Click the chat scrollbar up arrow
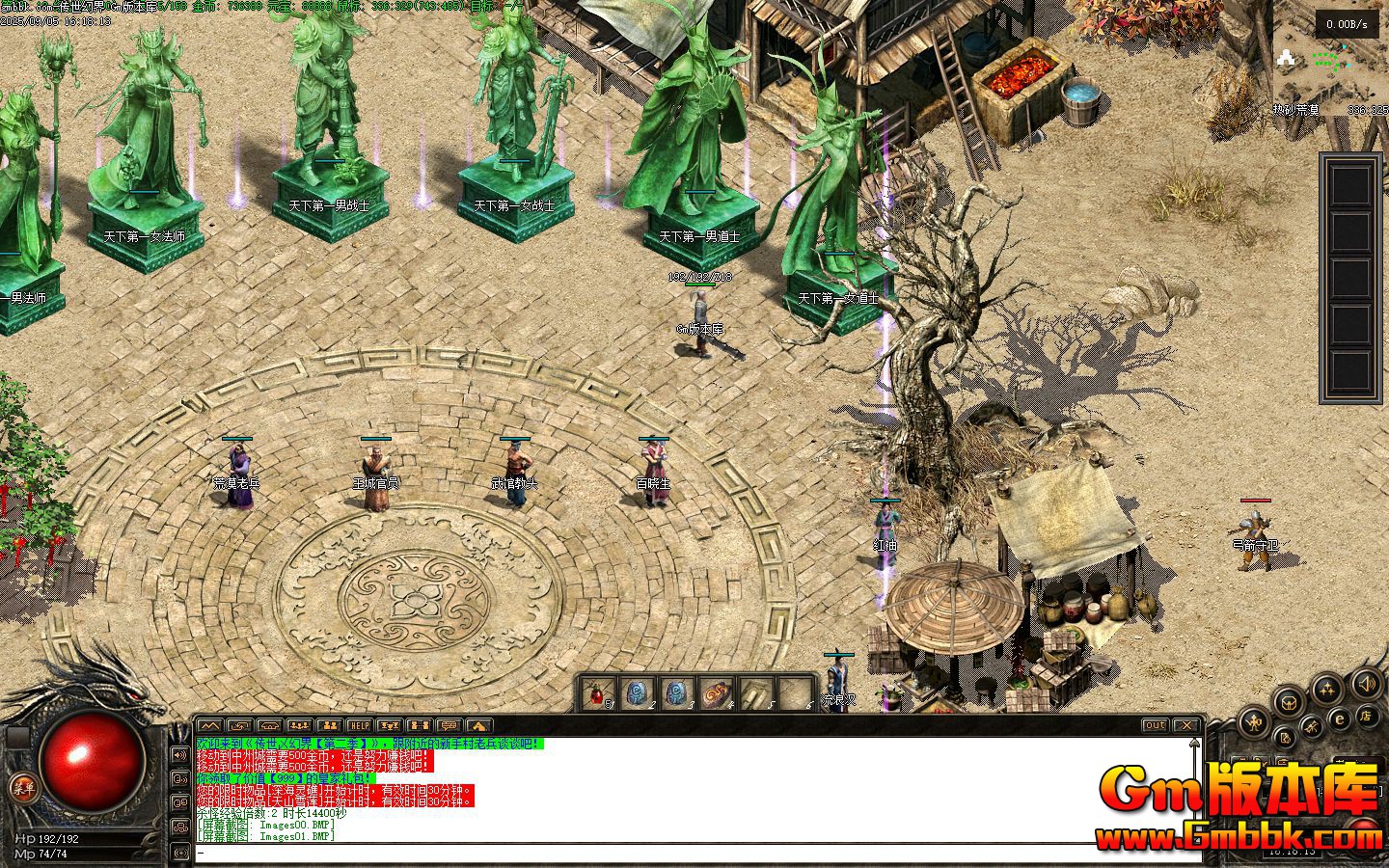1389x868 pixels. 1196,745
